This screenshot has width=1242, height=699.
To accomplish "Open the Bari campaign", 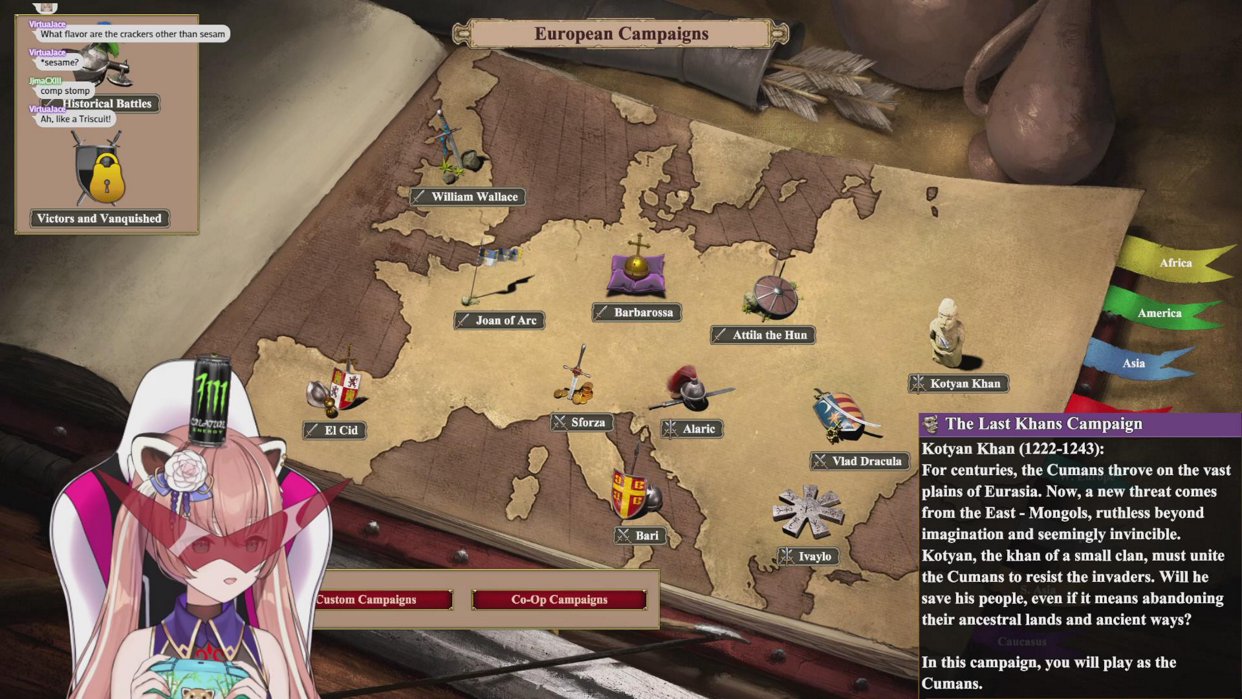I will pyautogui.click(x=640, y=535).
